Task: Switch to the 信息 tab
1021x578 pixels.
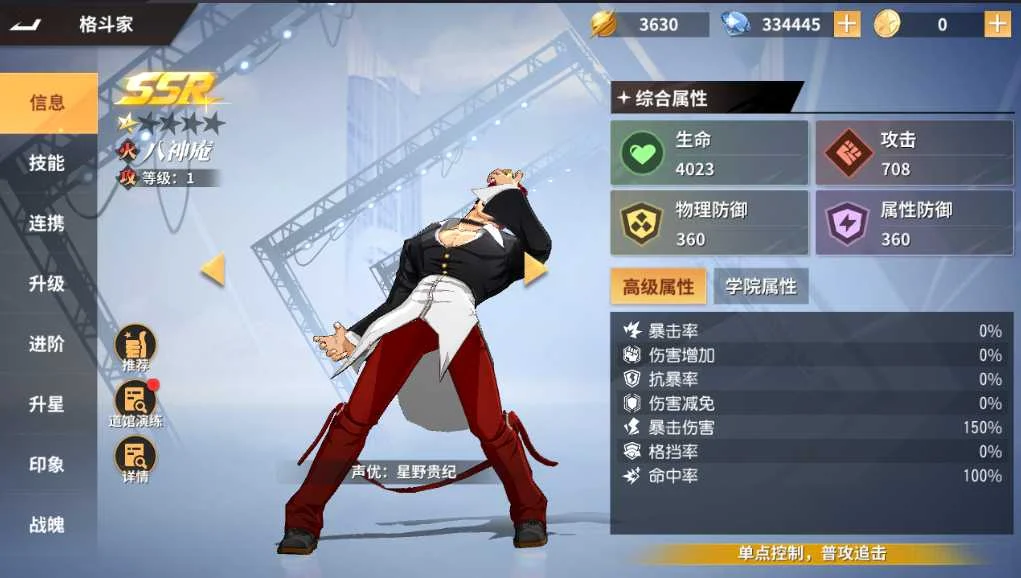Action: [x=47, y=102]
